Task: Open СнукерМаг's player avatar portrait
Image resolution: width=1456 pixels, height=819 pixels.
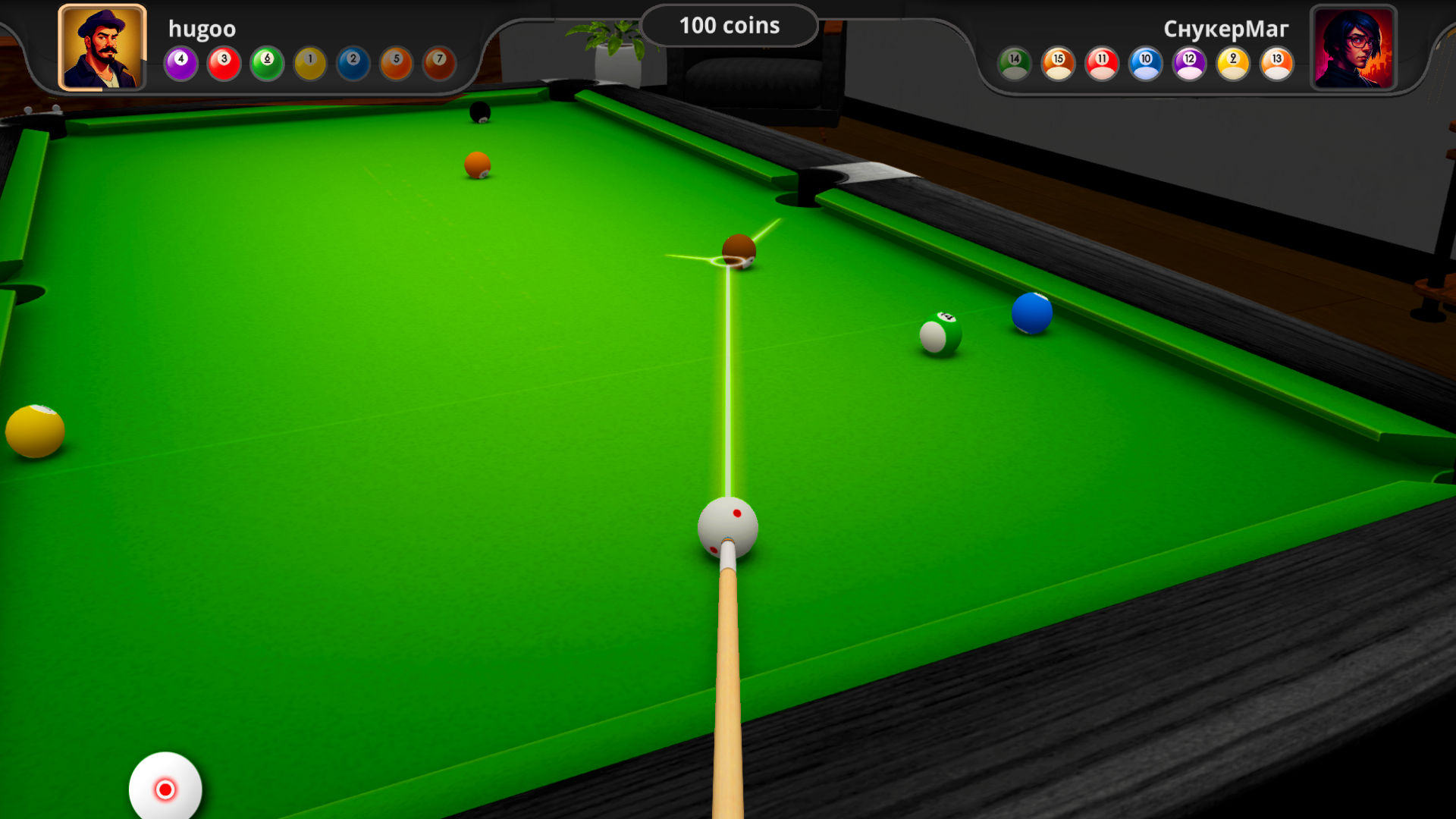Action: (1354, 48)
